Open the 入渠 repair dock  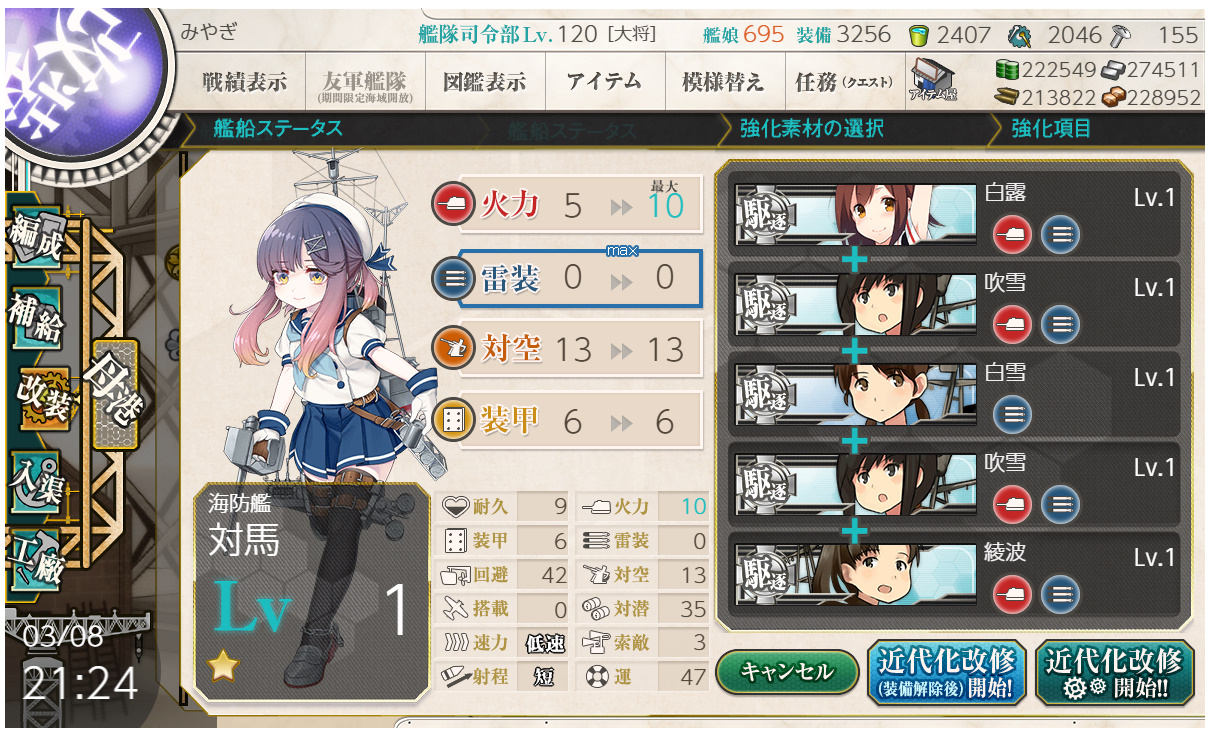coord(36,482)
